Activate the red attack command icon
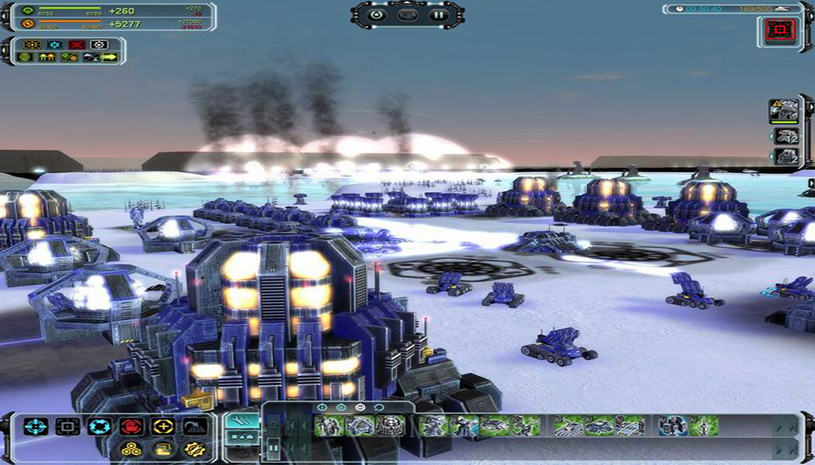Image resolution: width=815 pixels, height=465 pixels. 130,427
